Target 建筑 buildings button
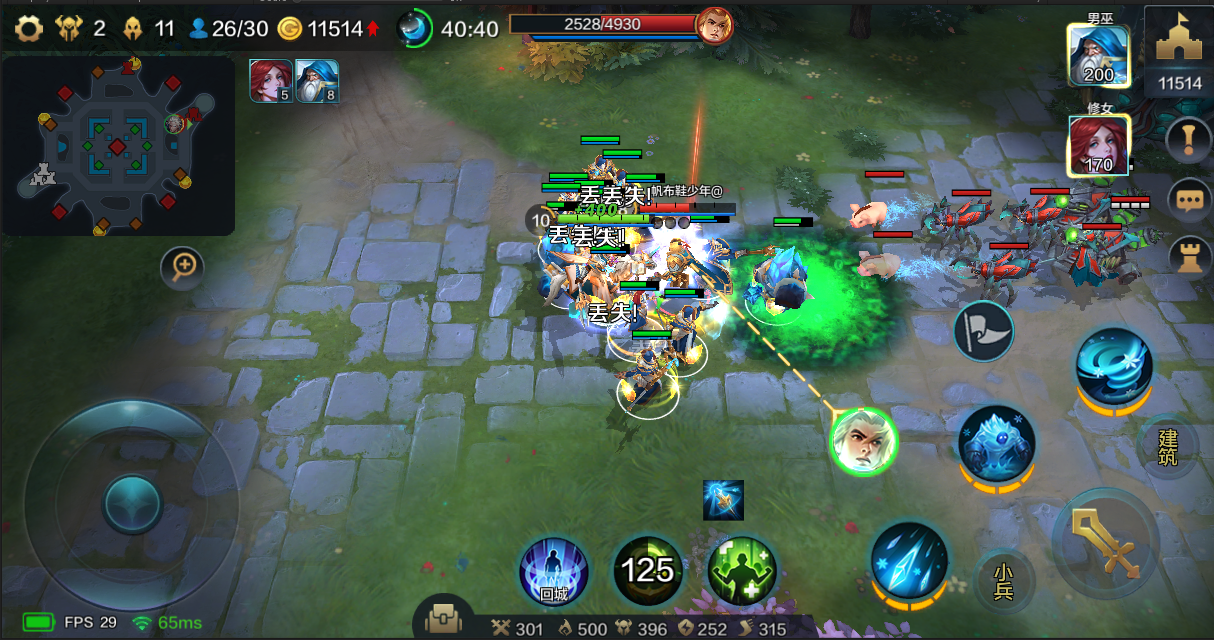 pyautogui.click(x=1167, y=447)
